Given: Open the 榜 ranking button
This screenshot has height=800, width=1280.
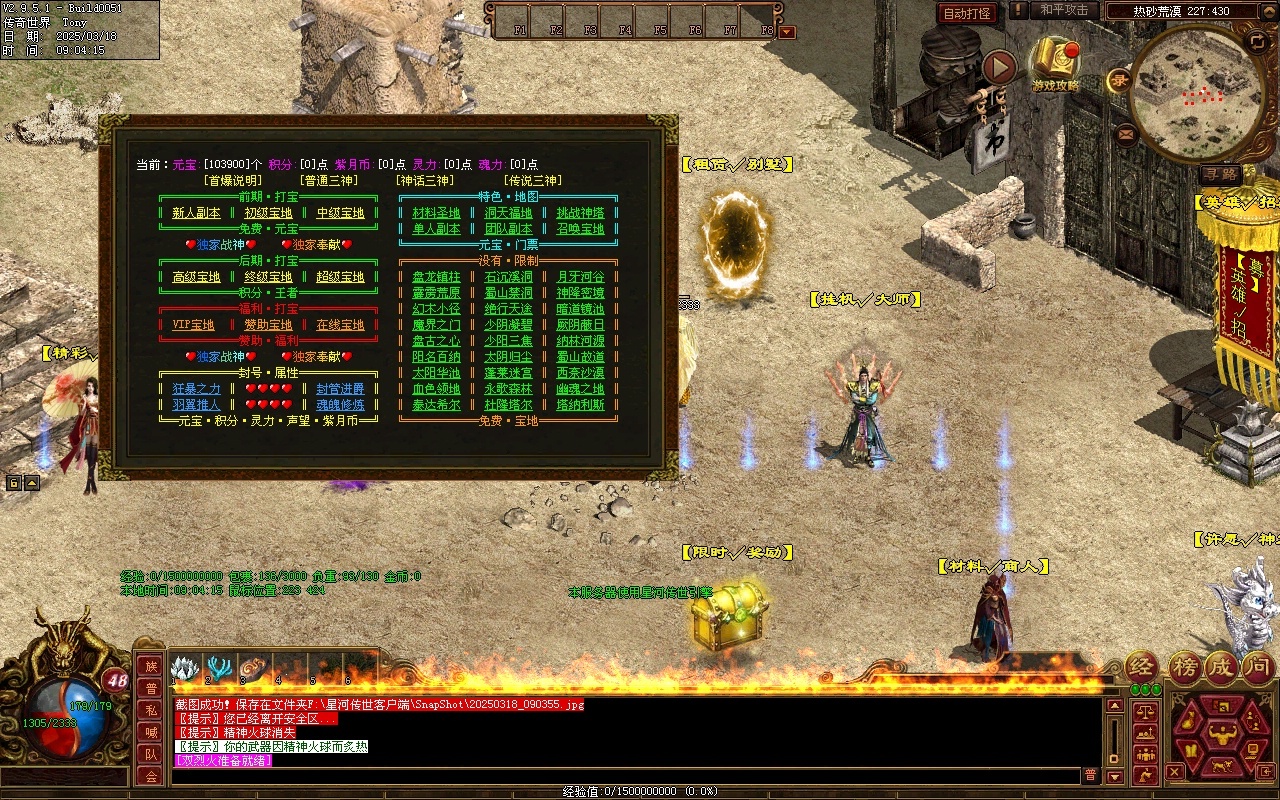Looking at the screenshot, I should (x=1185, y=667).
